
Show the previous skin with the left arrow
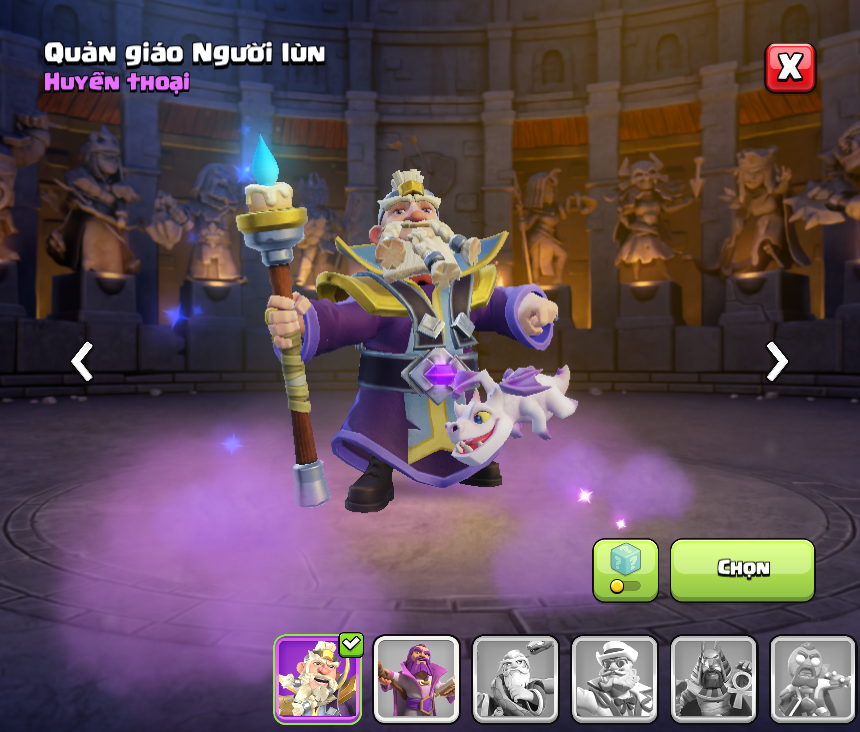[82, 361]
